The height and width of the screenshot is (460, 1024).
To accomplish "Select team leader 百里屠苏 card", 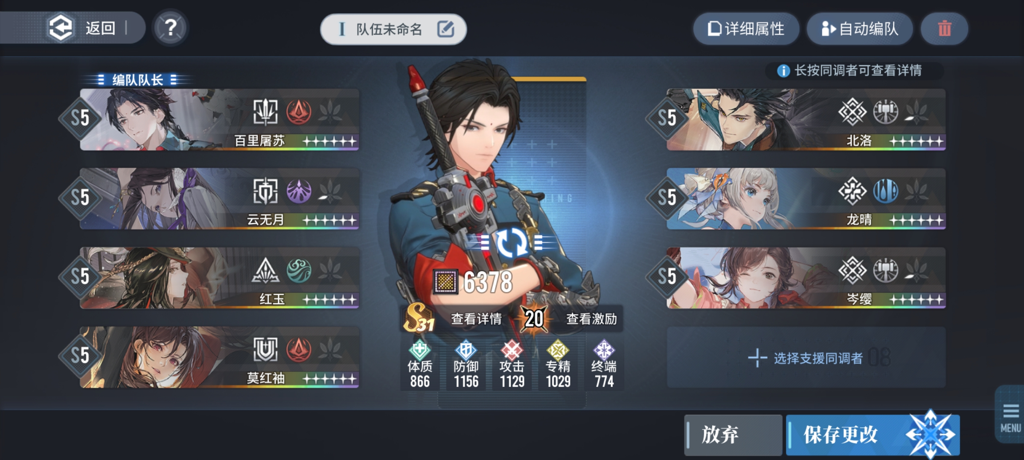I will (218, 120).
